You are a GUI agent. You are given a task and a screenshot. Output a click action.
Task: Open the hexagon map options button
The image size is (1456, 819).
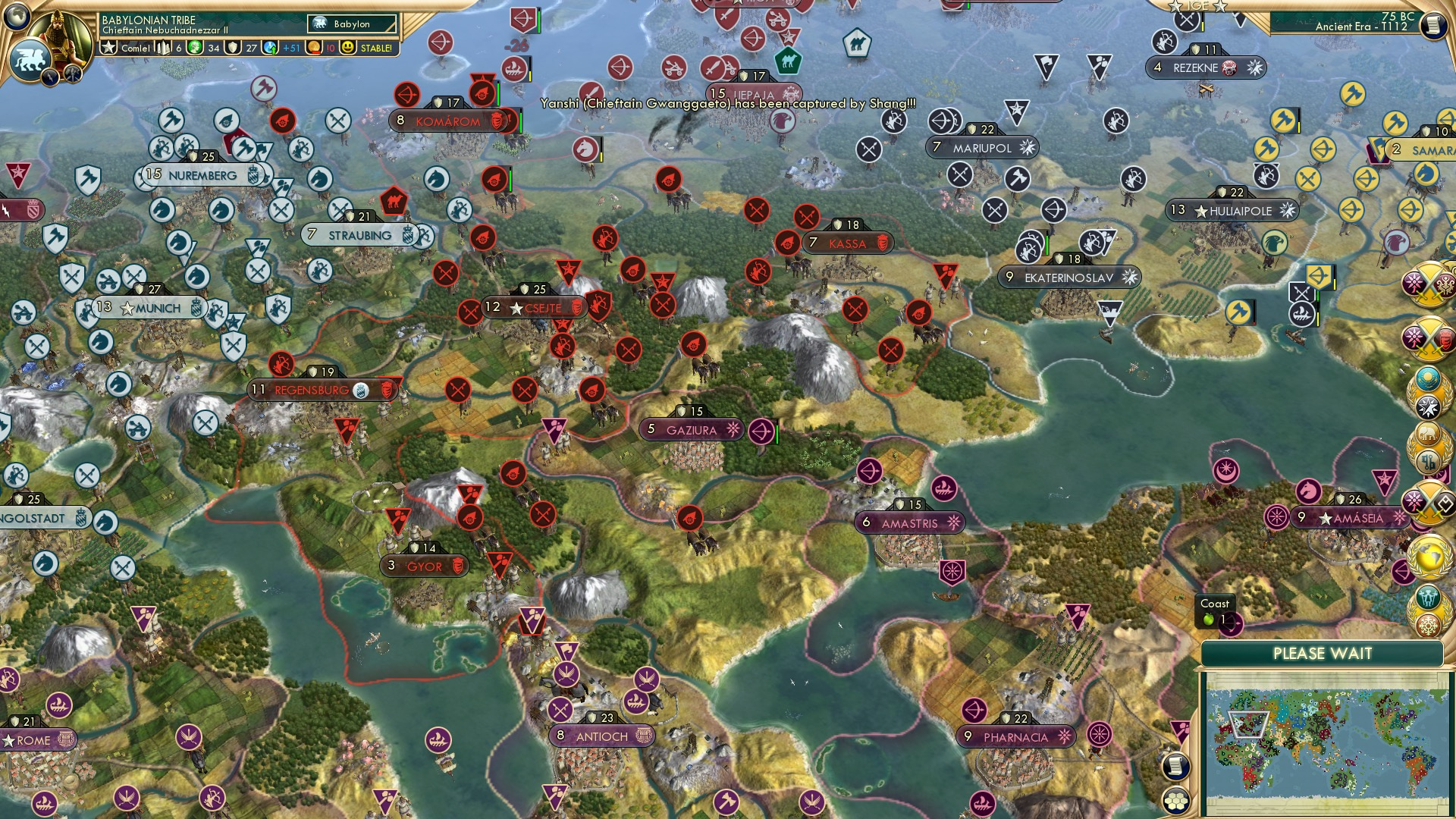[1176, 799]
